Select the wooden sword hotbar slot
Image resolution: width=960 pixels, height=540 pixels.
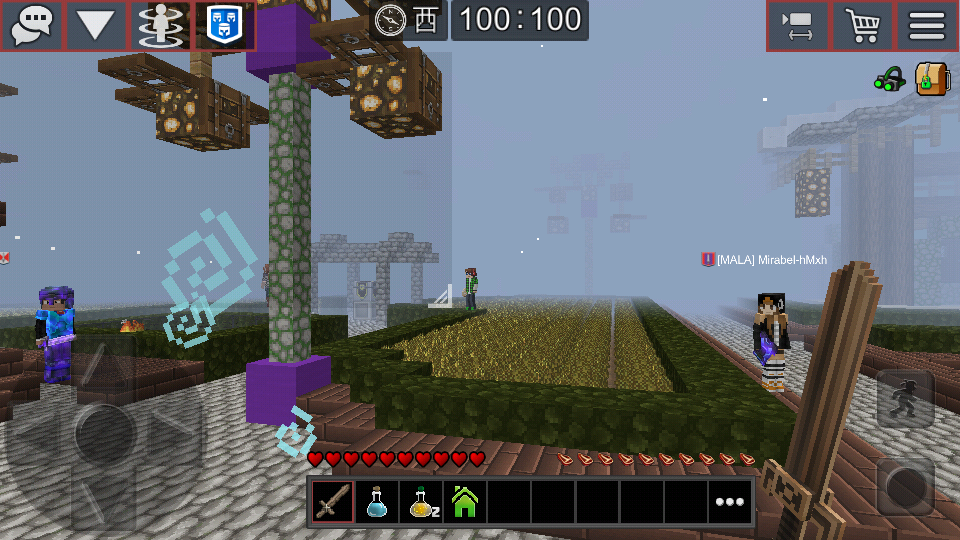332,501
